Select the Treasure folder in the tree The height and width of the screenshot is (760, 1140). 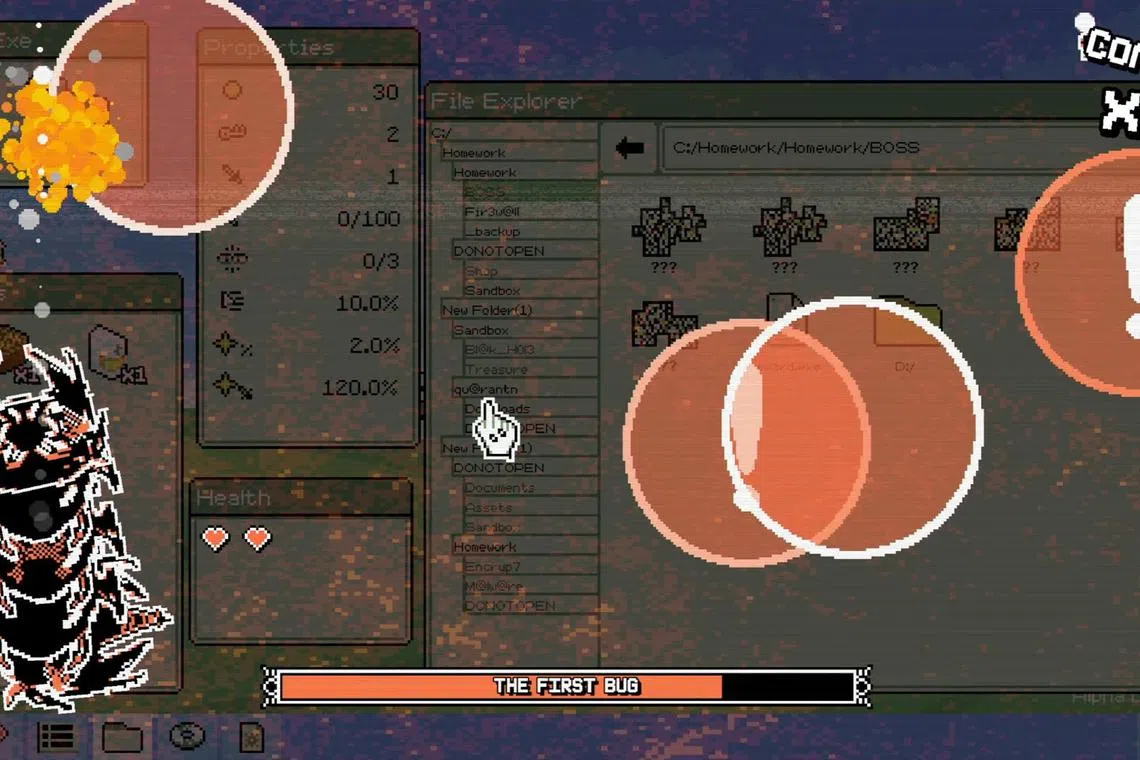point(496,369)
